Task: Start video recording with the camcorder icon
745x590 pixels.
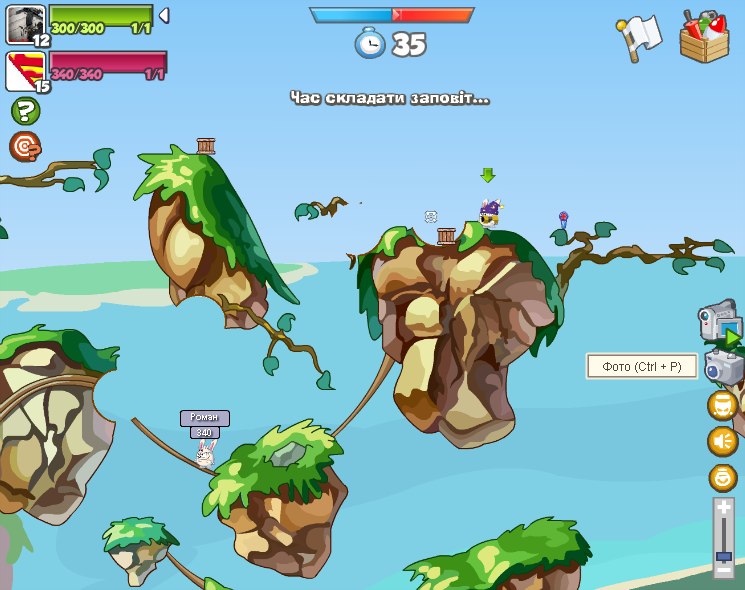Action: [719, 322]
